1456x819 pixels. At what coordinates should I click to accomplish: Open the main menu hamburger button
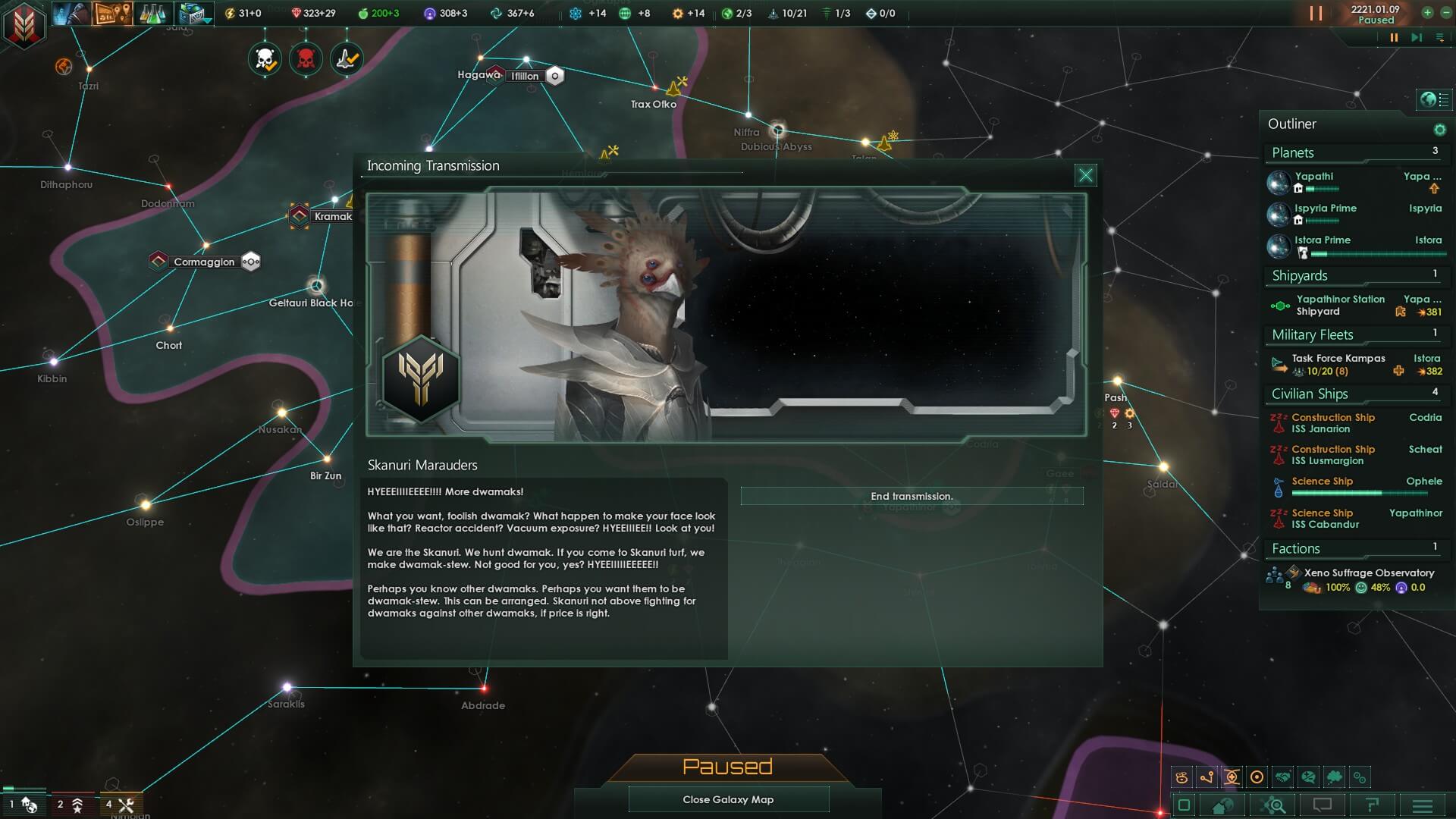(1423, 805)
